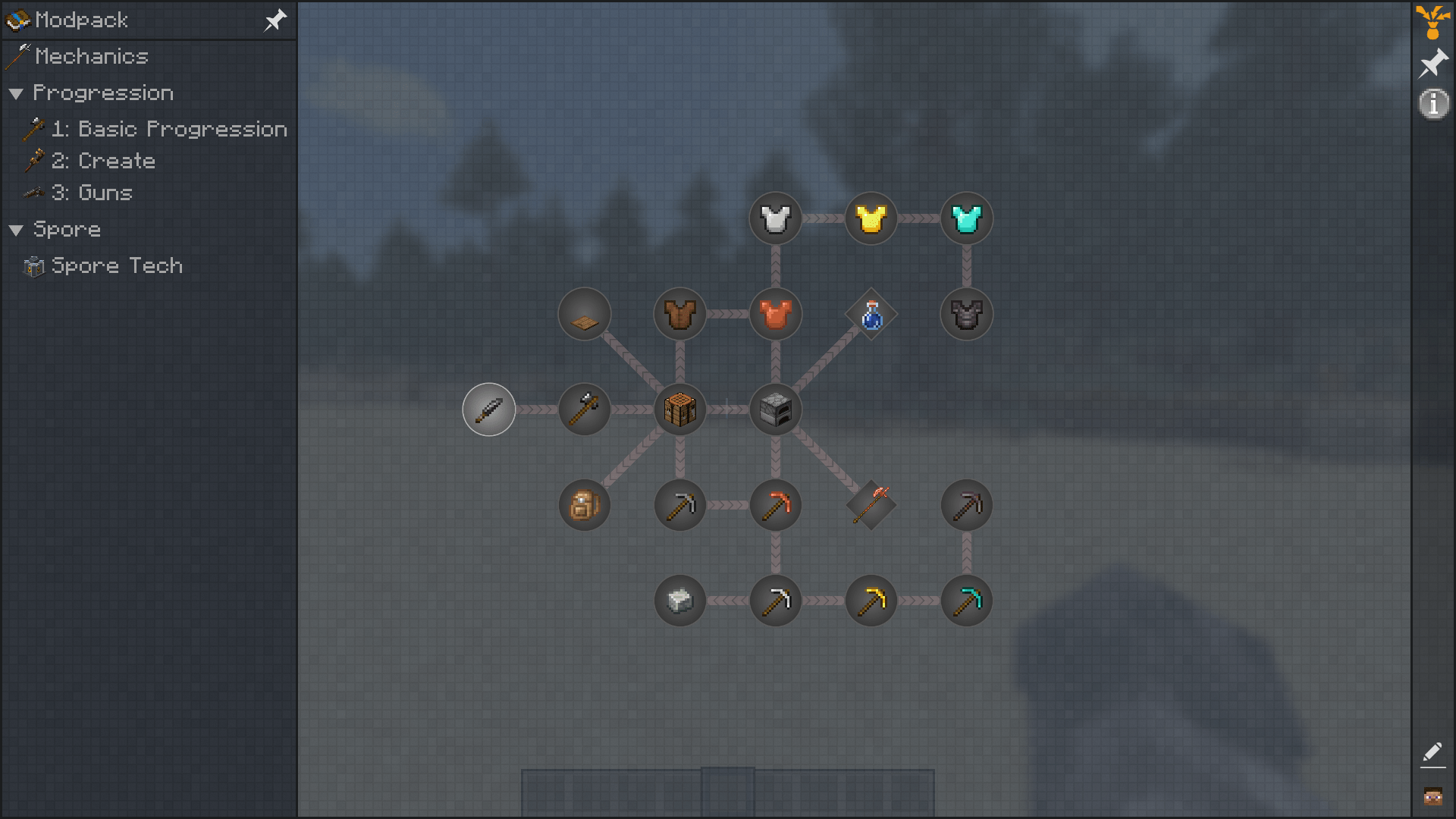Open the backpack quest node
Viewport: 1456px width, 819px height.
tap(584, 505)
